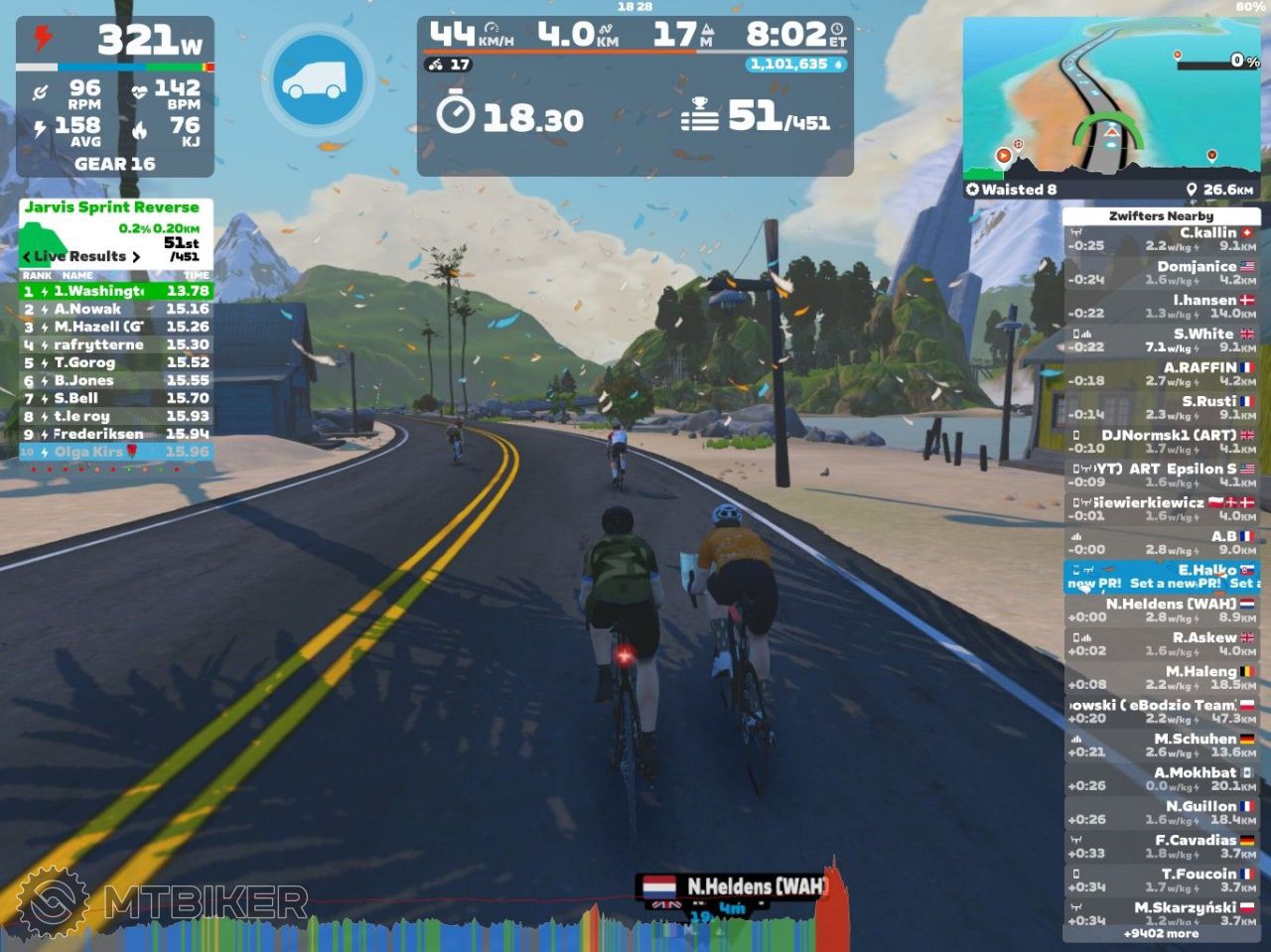Select E.Halko's highlighted nearby row
Screen dimensions: 1271x952
[1162, 577]
